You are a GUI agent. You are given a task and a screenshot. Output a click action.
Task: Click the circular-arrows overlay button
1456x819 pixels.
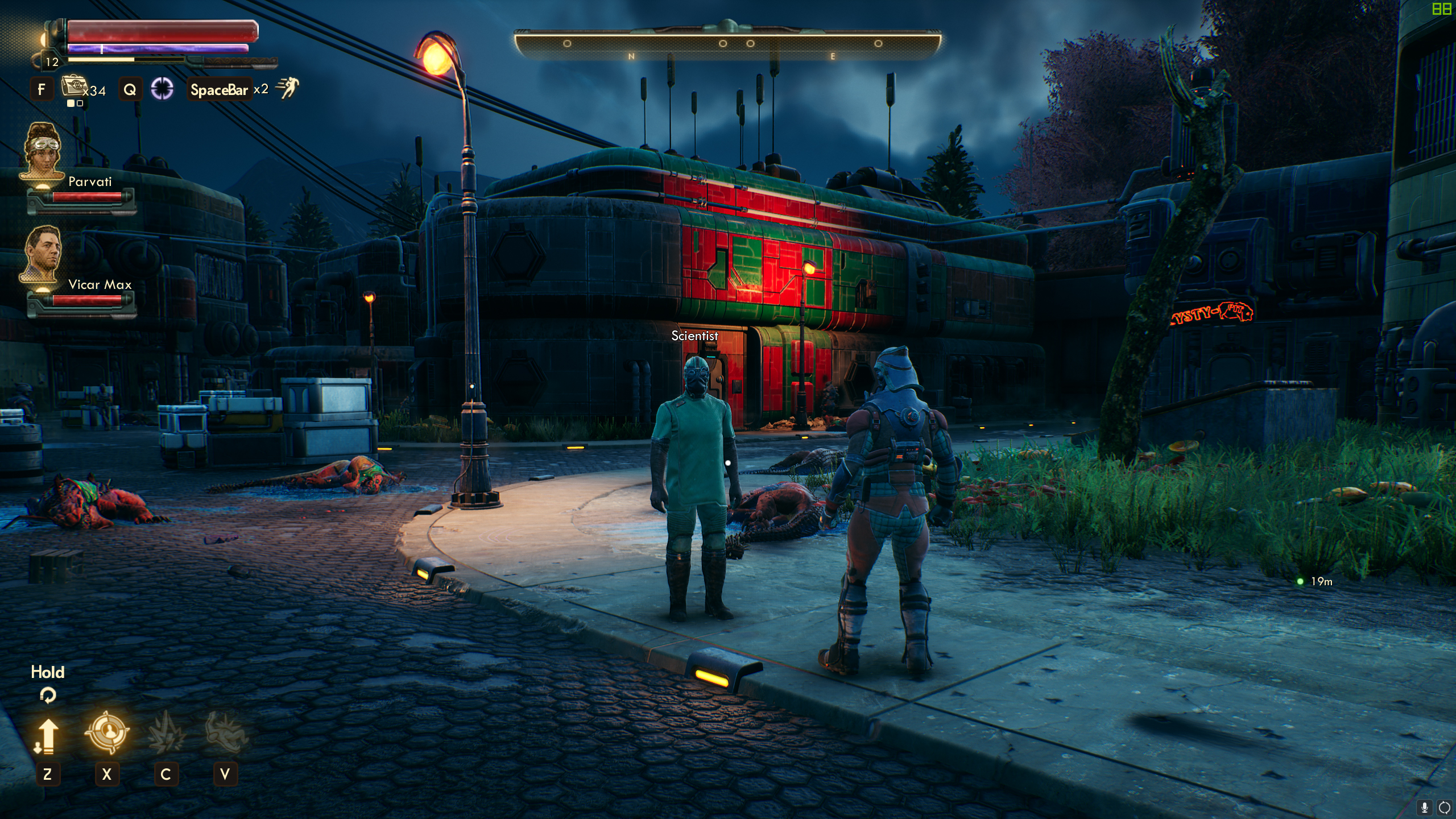(x=1444, y=807)
